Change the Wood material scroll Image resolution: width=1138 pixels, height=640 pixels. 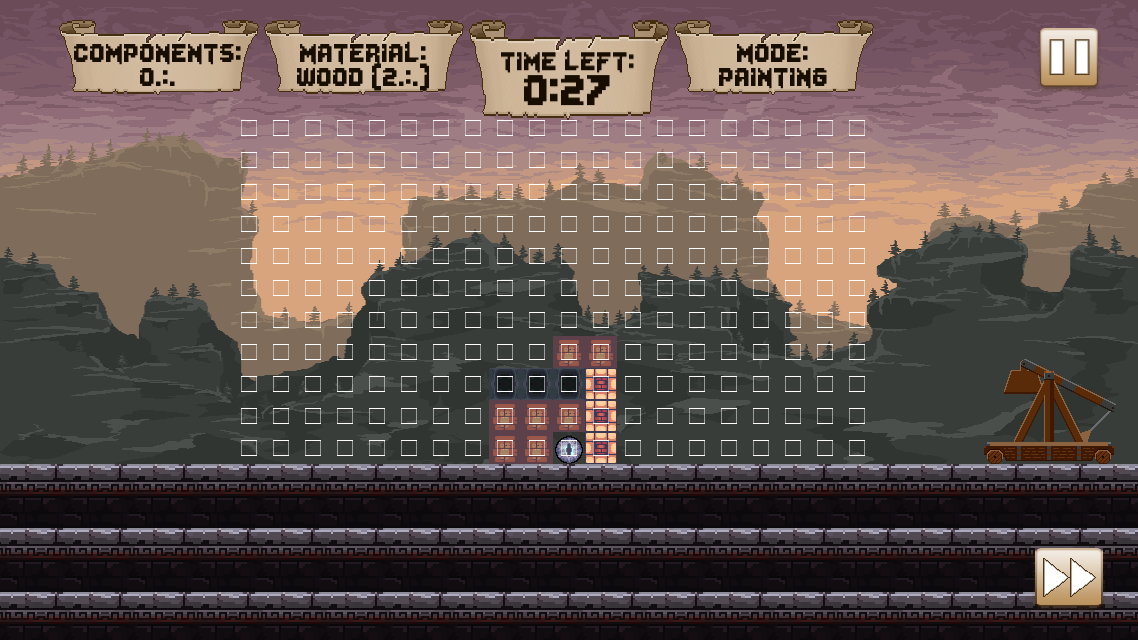tap(363, 64)
